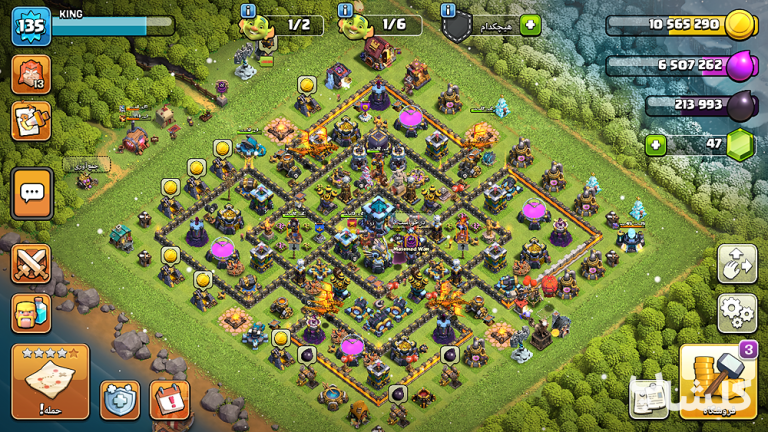The height and width of the screenshot is (432, 768).
Task: Open the clipboard and pencil icon
Action: pos(31,121)
